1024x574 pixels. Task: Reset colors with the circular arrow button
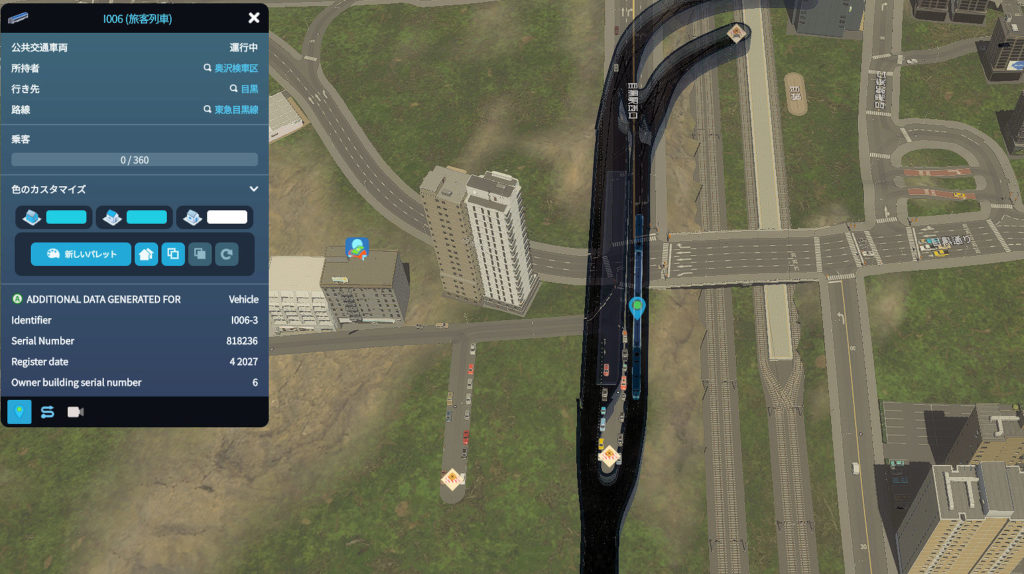click(227, 254)
